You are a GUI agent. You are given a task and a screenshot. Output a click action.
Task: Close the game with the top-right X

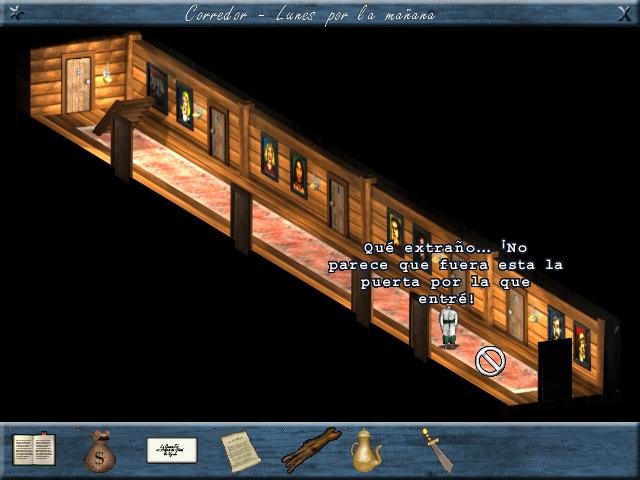pos(627,11)
